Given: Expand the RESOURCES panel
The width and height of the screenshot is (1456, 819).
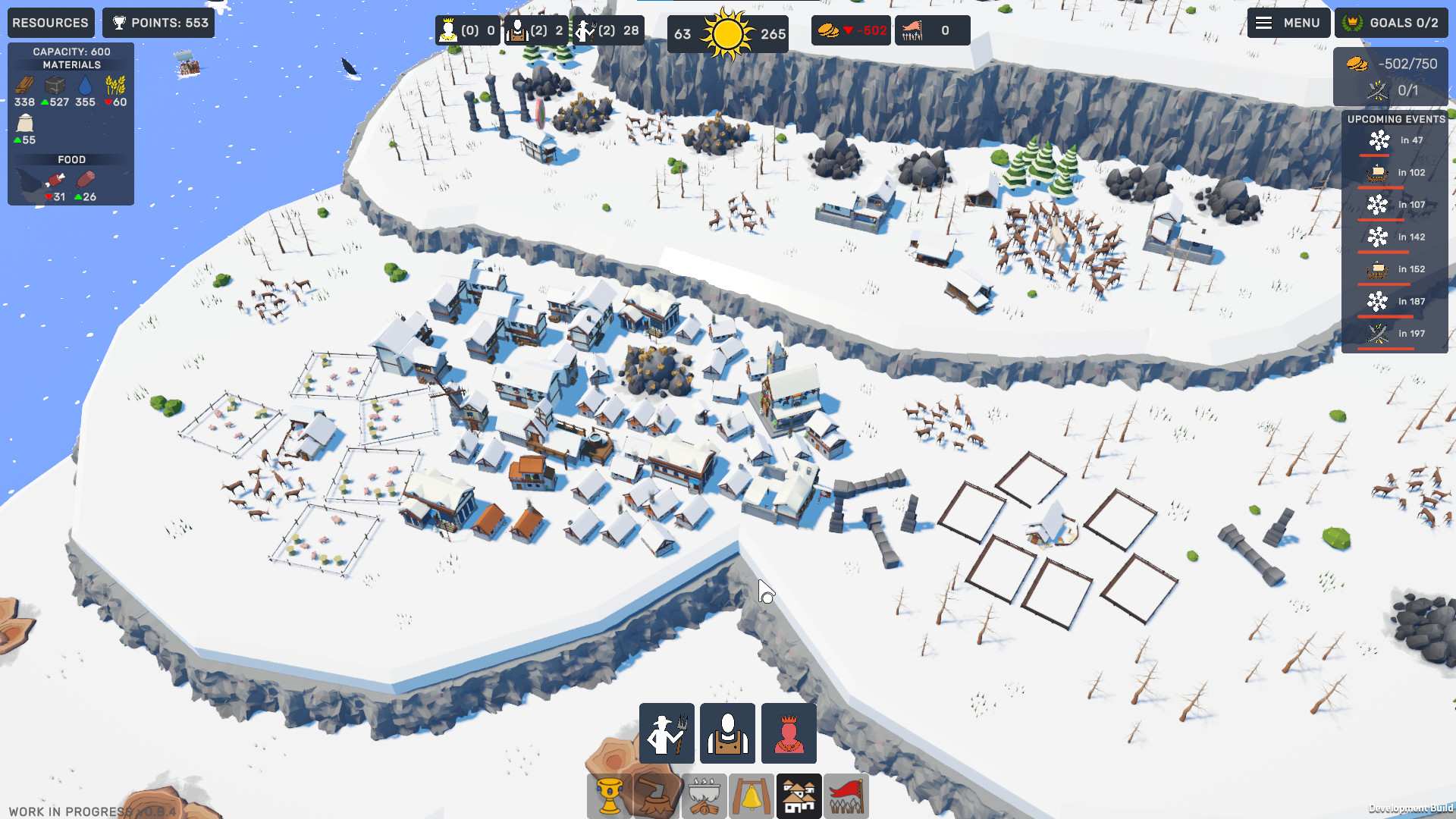Looking at the screenshot, I should coord(50,23).
